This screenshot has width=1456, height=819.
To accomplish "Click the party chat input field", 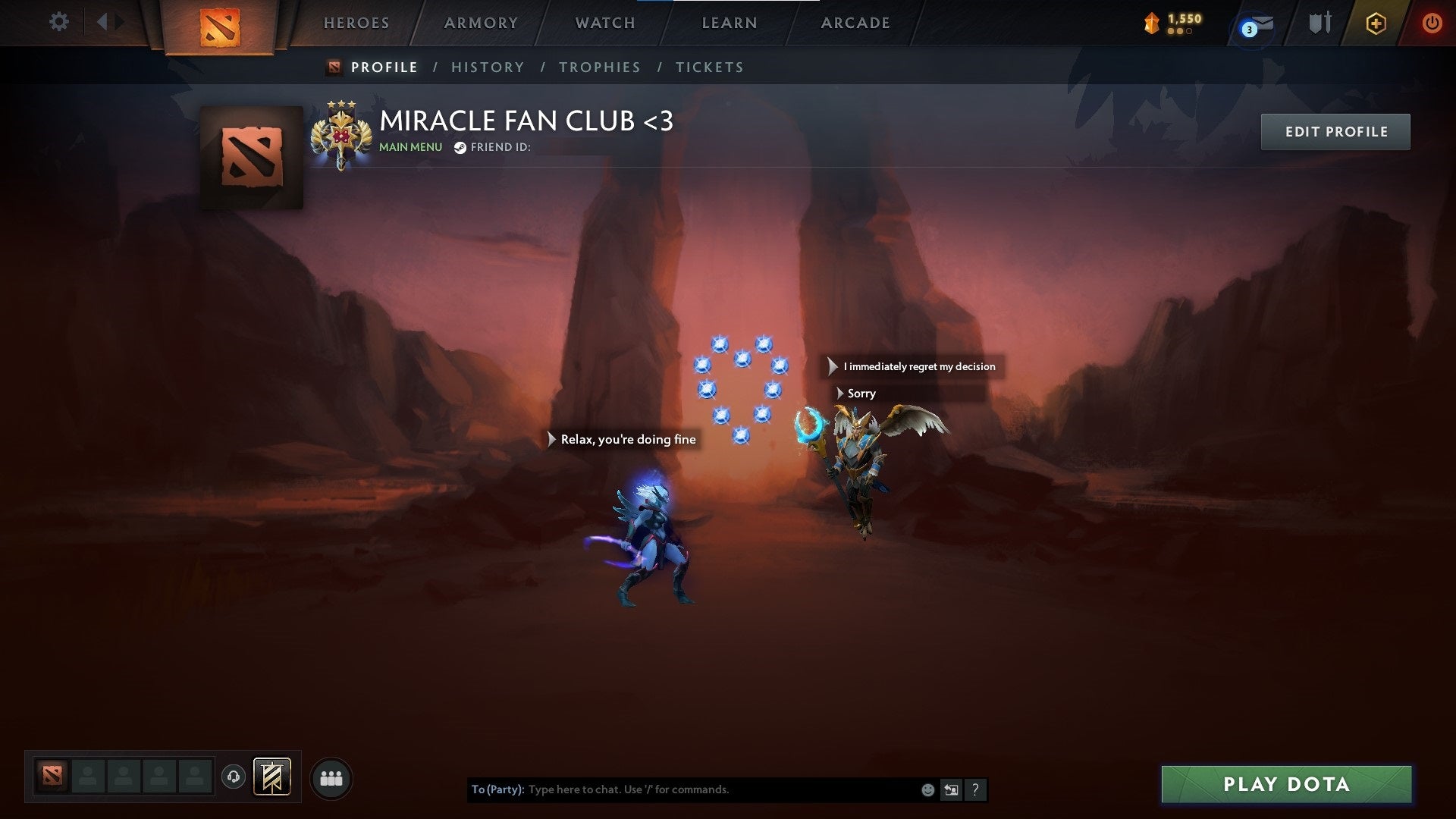I will tap(682, 789).
